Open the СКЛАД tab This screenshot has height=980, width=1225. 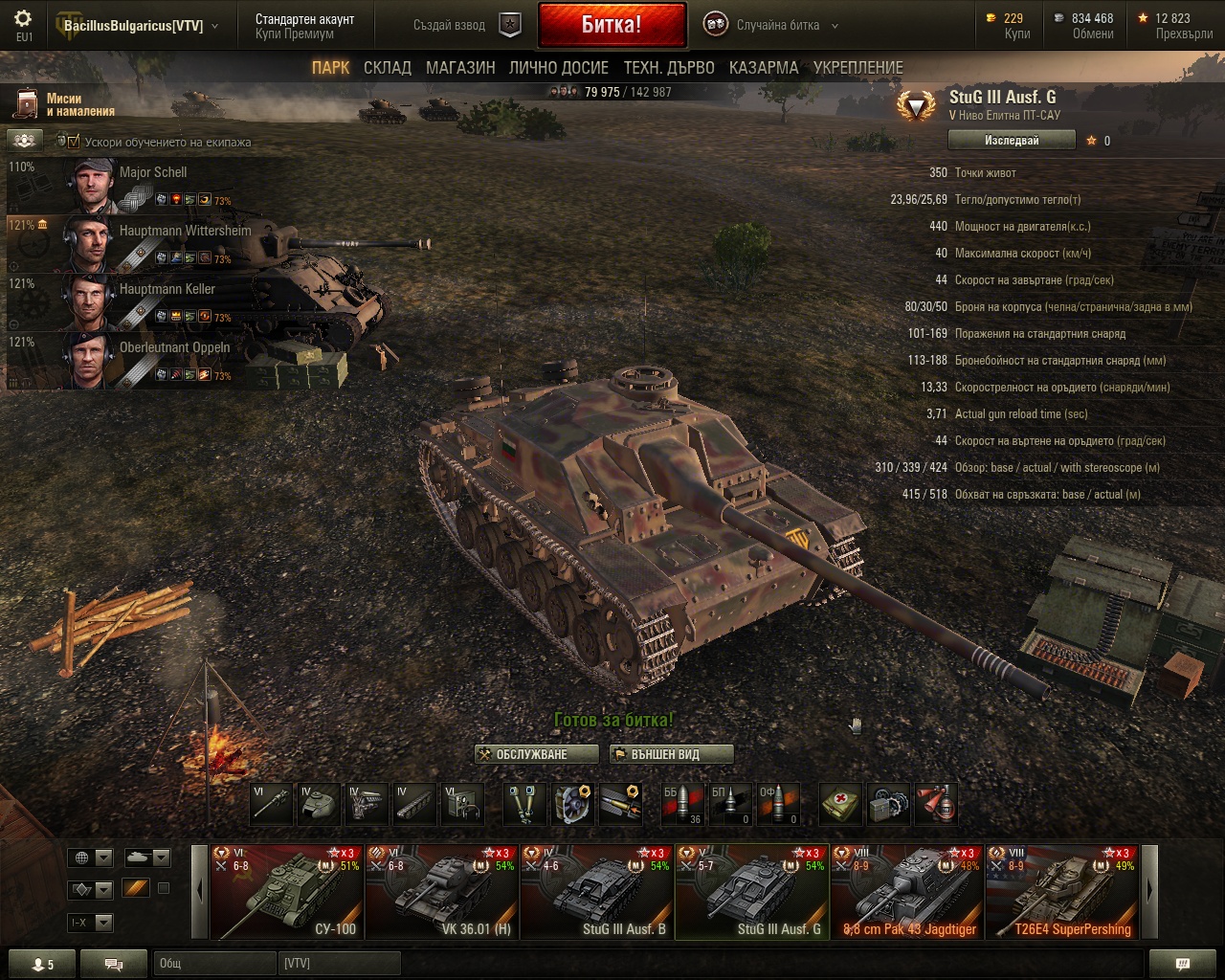(x=387, y=68)
